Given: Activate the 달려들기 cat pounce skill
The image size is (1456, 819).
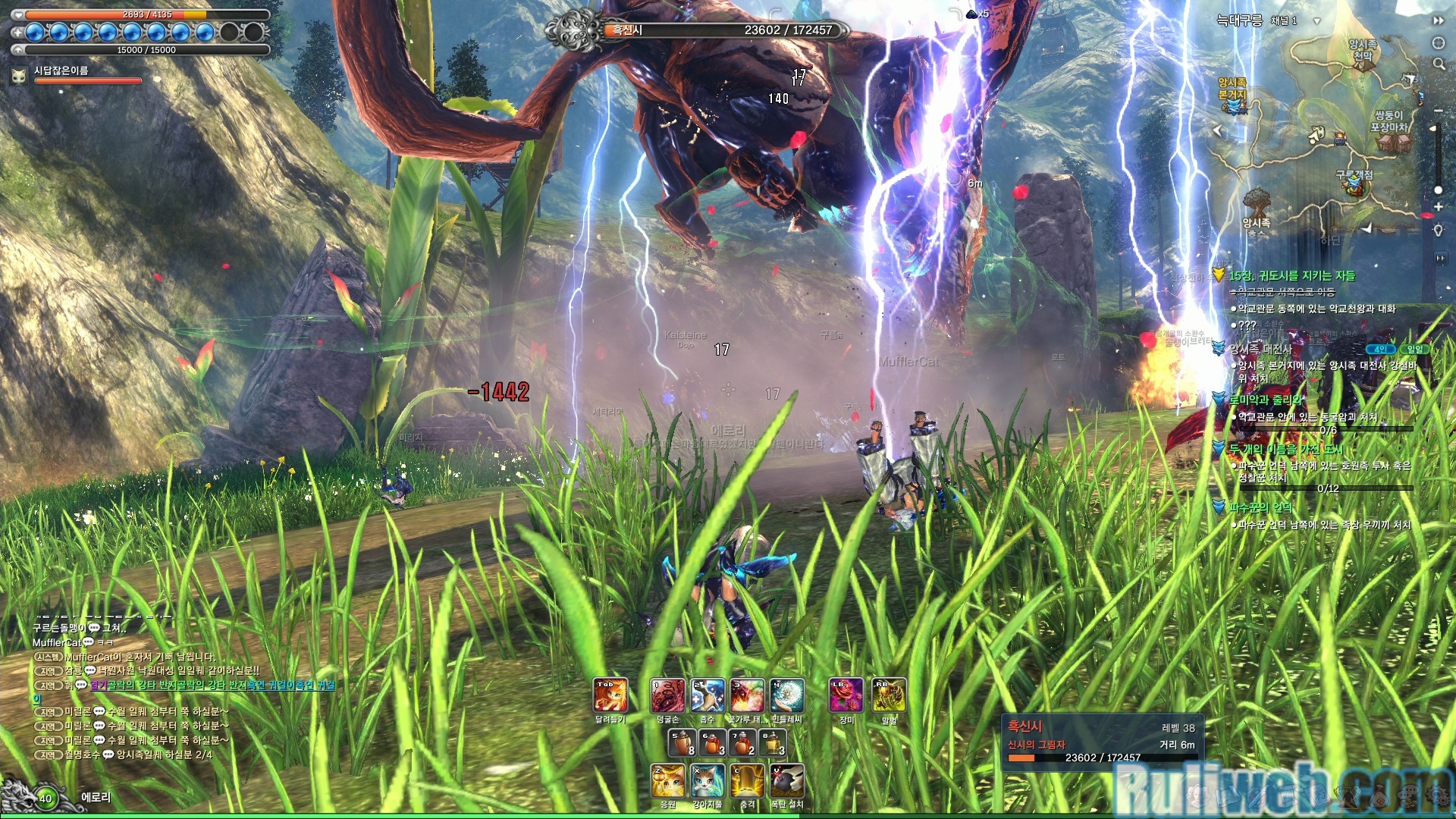Looking at the screenshot, I should [610, 695].
